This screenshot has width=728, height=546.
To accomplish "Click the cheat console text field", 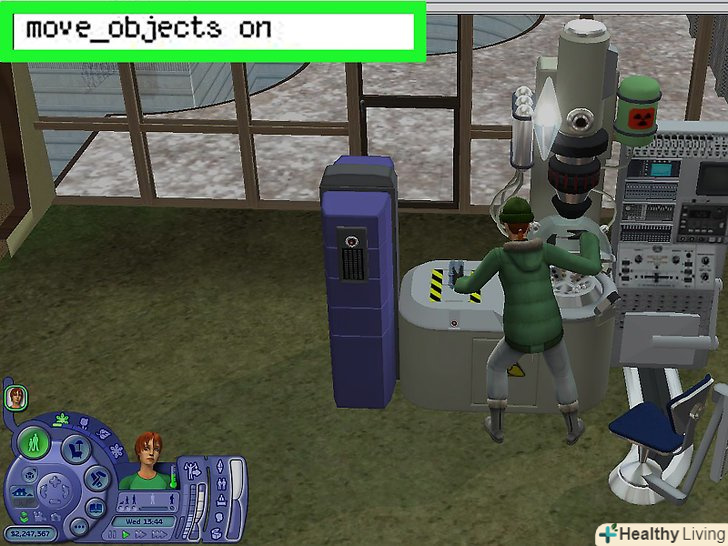I will click(x=212, y=29).
